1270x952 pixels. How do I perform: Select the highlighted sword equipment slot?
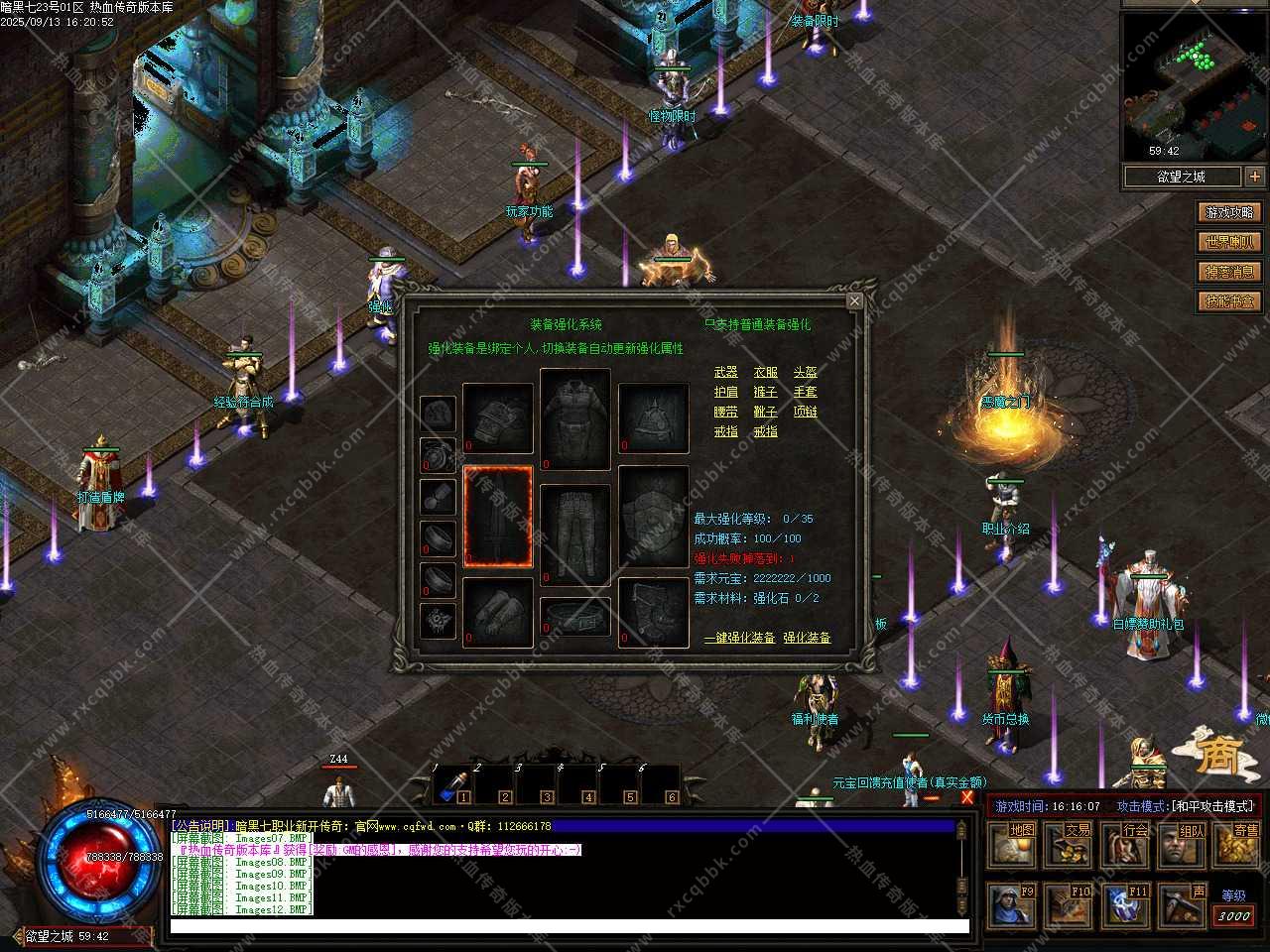click(x=498, y=517)
